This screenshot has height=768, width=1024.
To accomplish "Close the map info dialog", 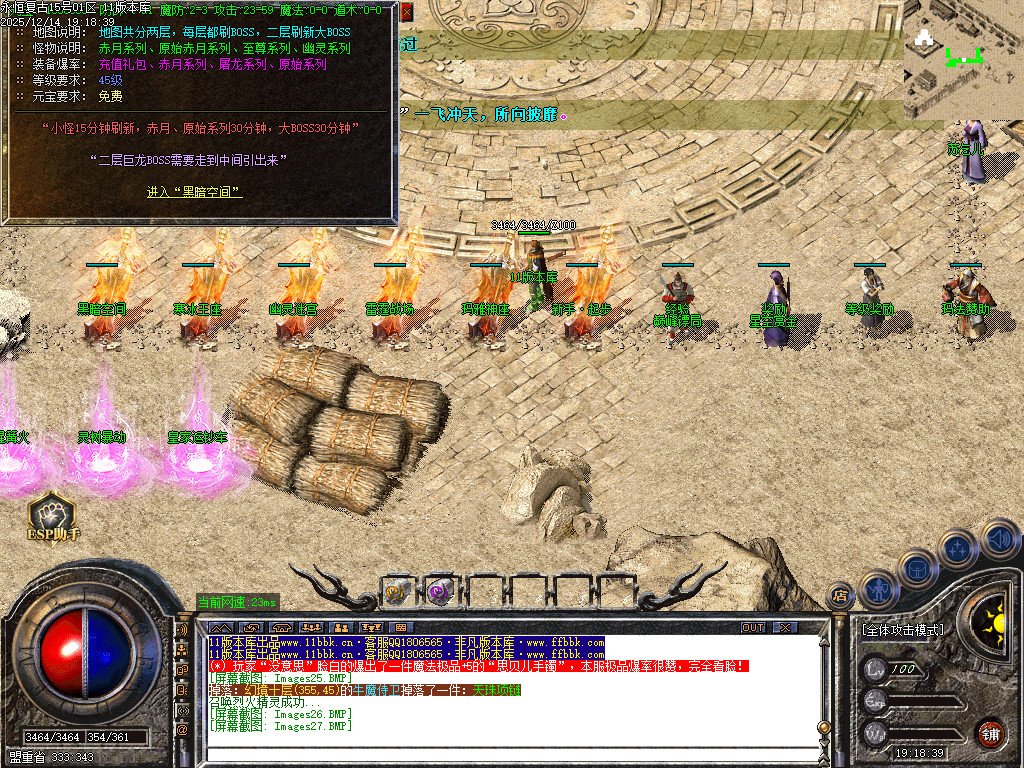I will point(407,12).
